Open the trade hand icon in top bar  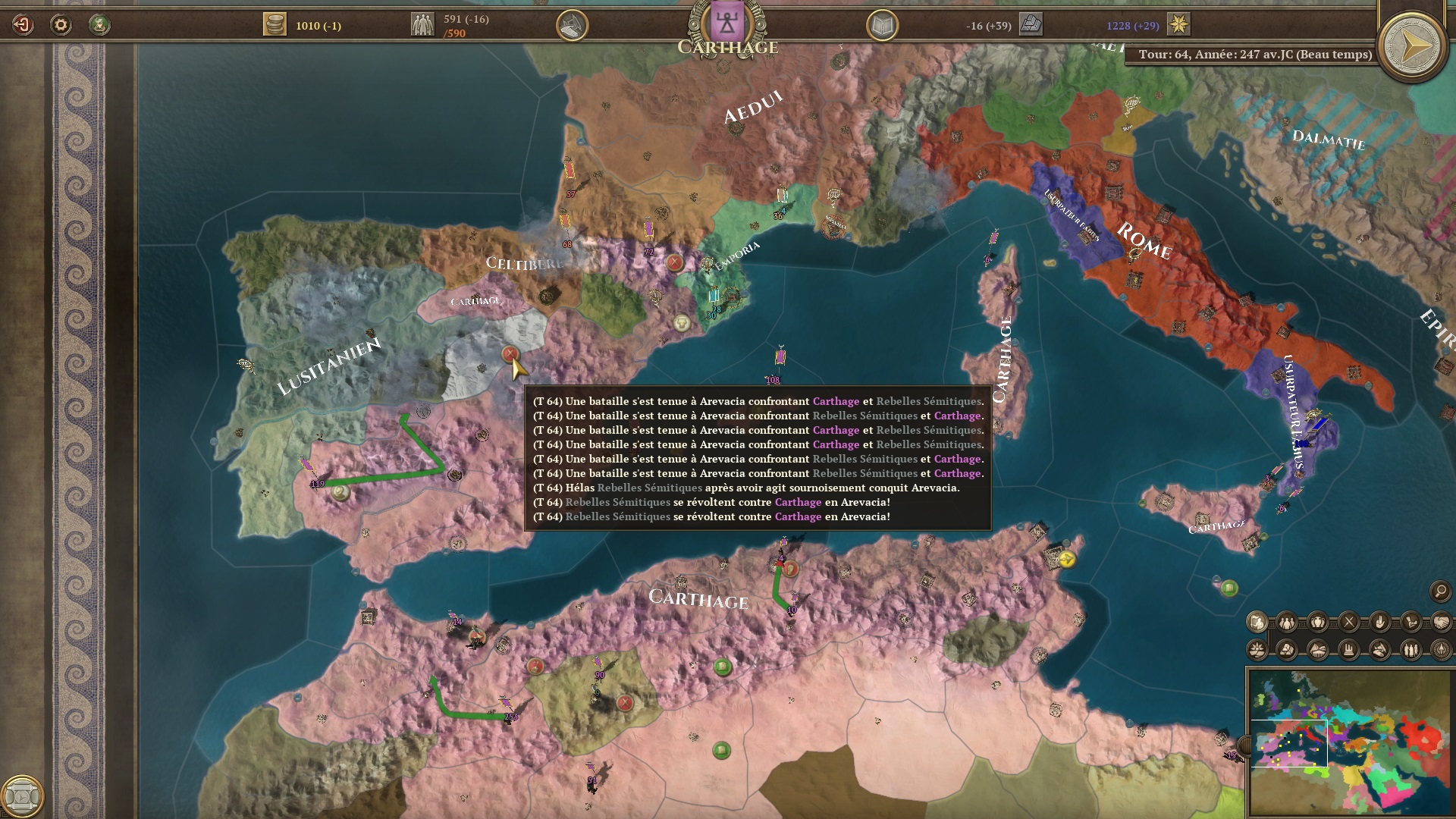(x=572, y=26)
